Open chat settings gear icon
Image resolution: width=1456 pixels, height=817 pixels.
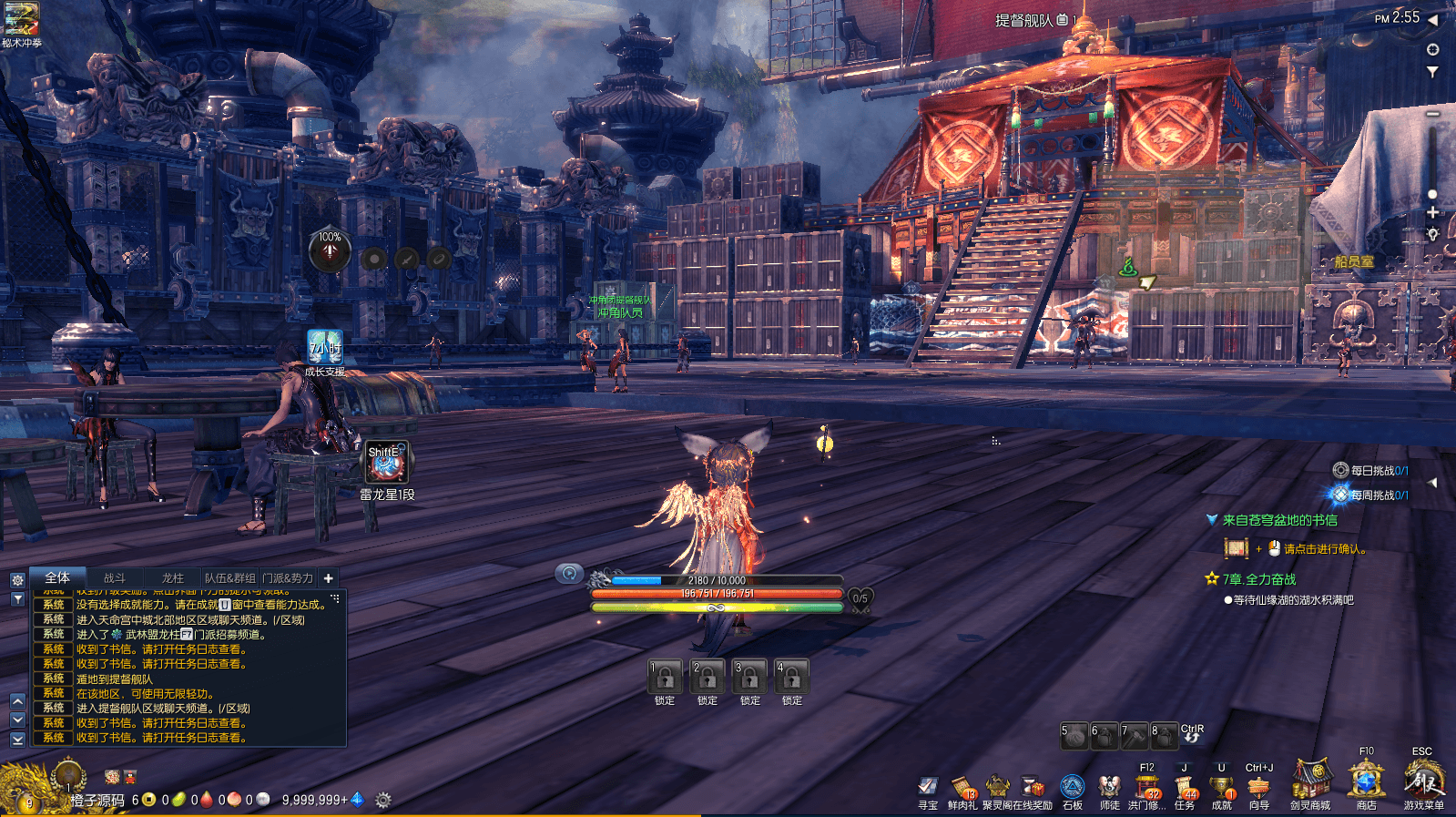(17, 580)
